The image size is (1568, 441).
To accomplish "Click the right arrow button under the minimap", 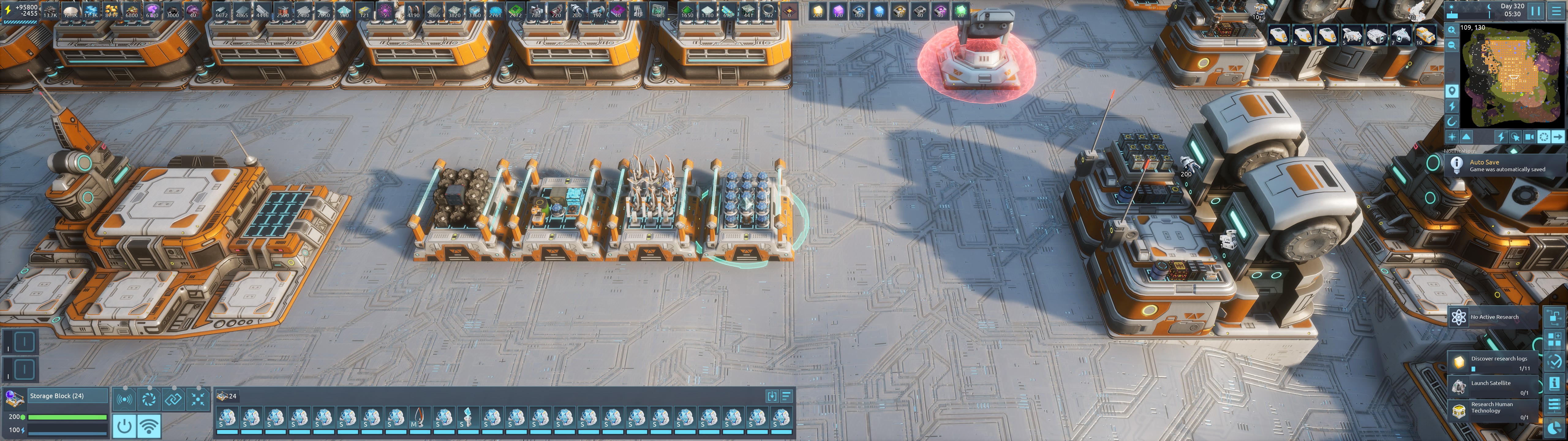I will pyautogui.click(x=1558, y=137).
